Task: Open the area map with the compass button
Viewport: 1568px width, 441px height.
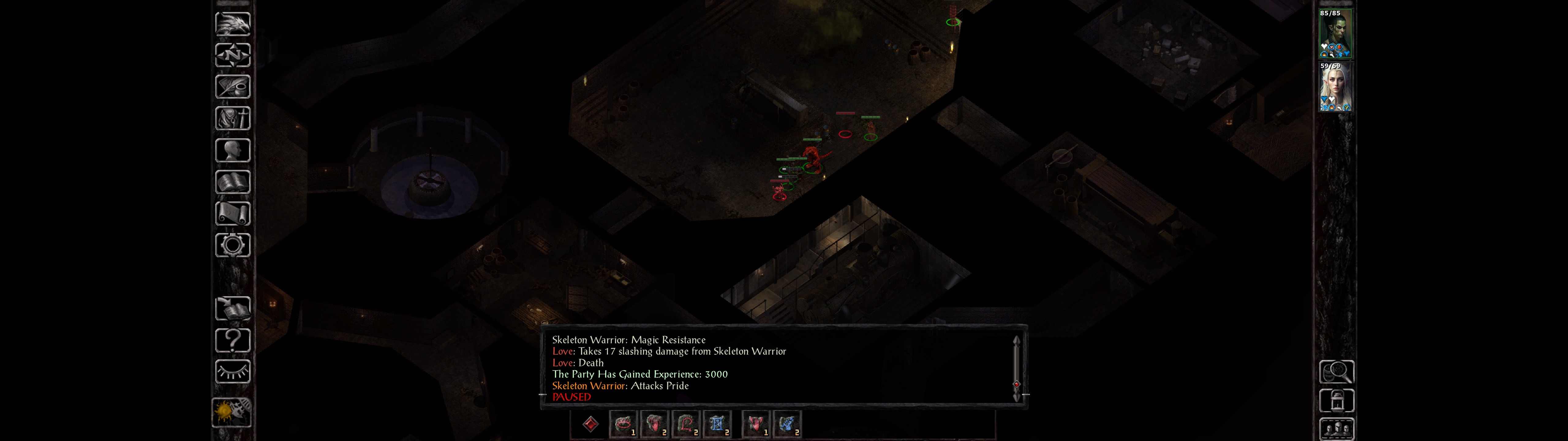Action: click(x=232, y=55)
